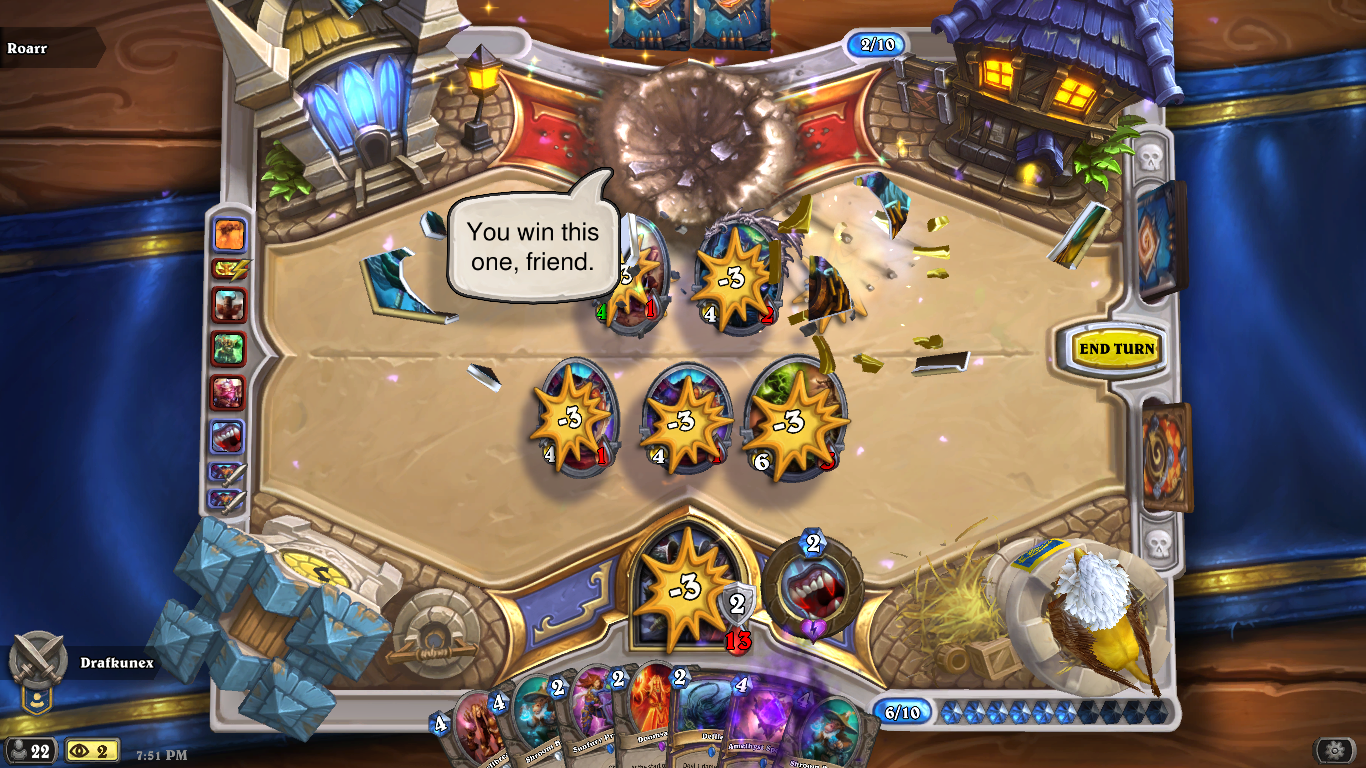Choose the Doomsayer card in hand
The height and width of the screenshot is (768, 1366).
coord(650,722)
